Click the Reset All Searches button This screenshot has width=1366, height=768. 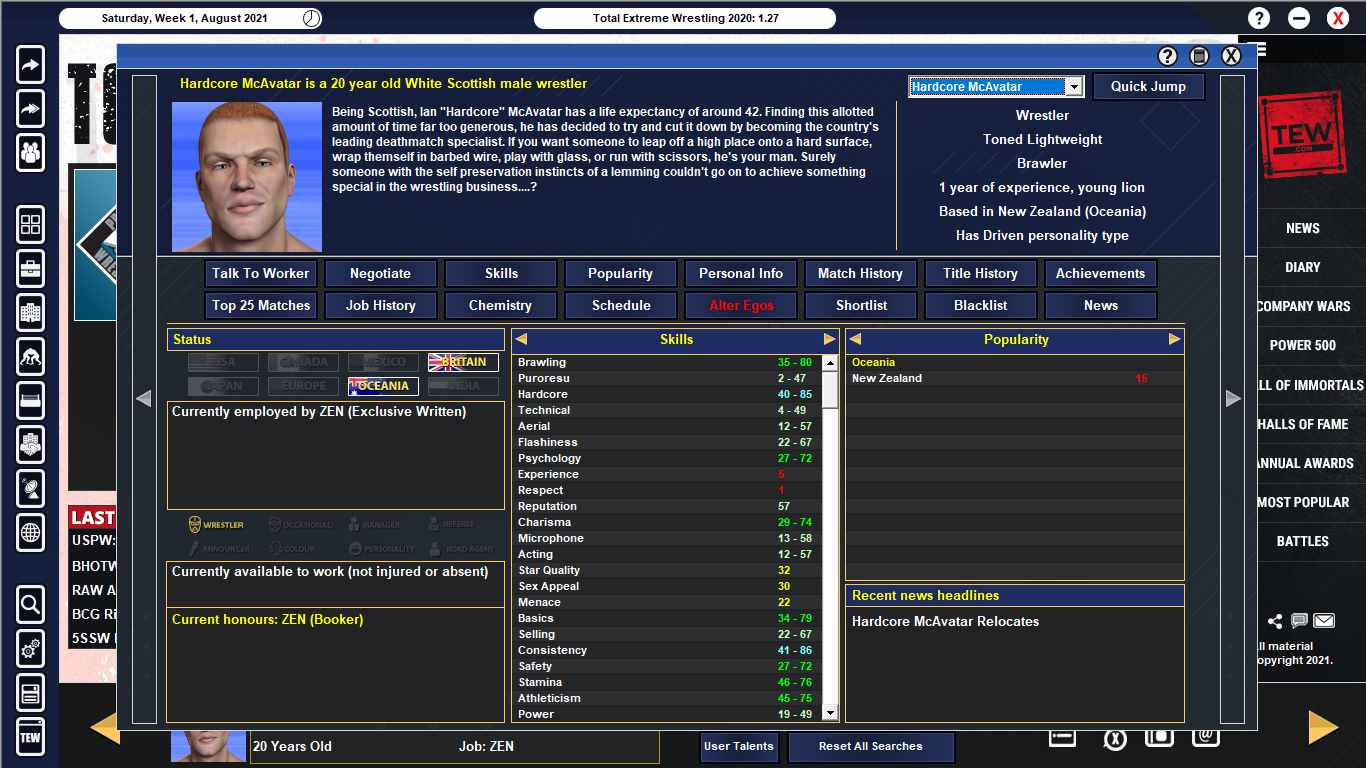870,747
